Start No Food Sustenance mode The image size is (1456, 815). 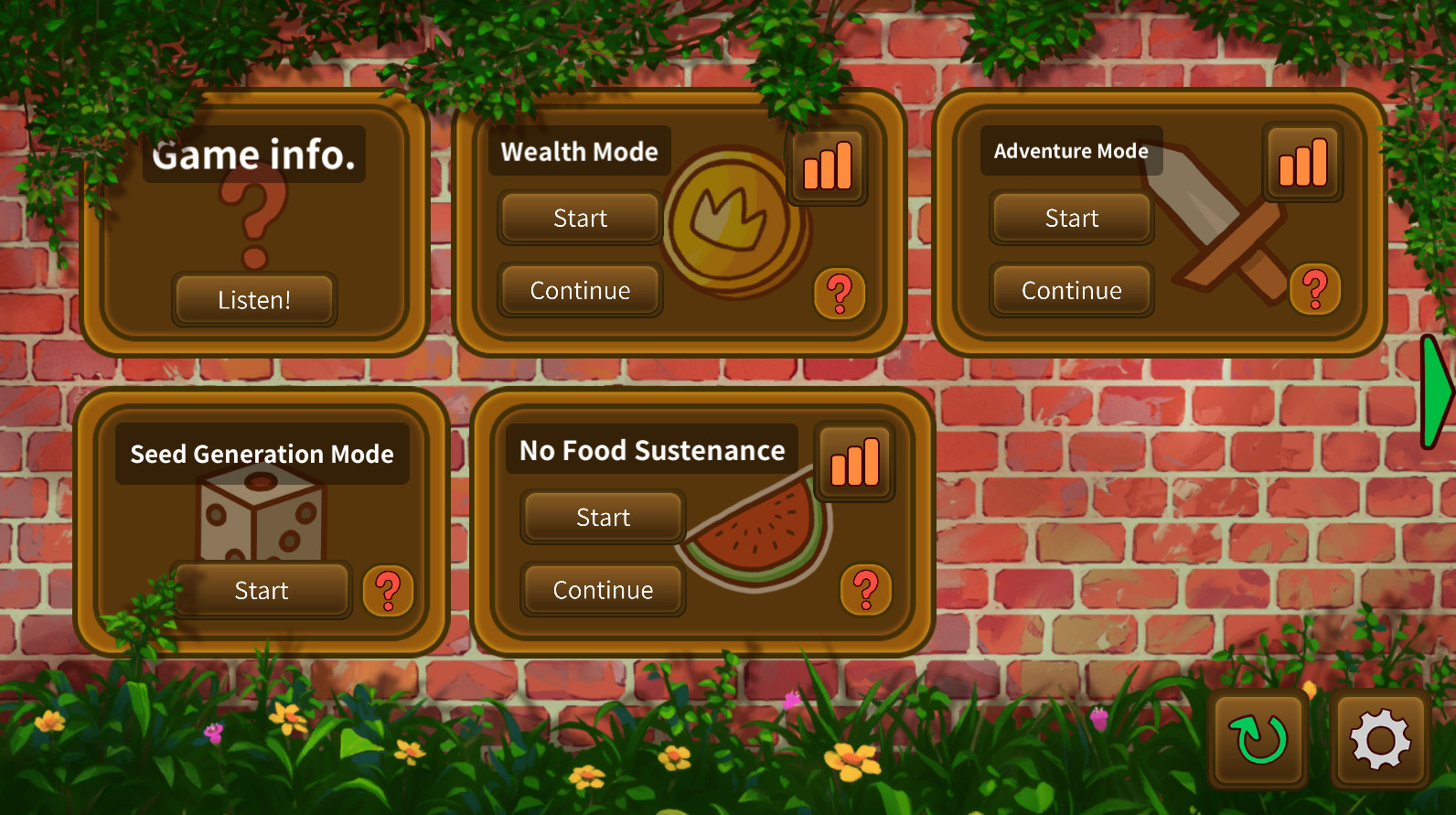click(603, 517)
